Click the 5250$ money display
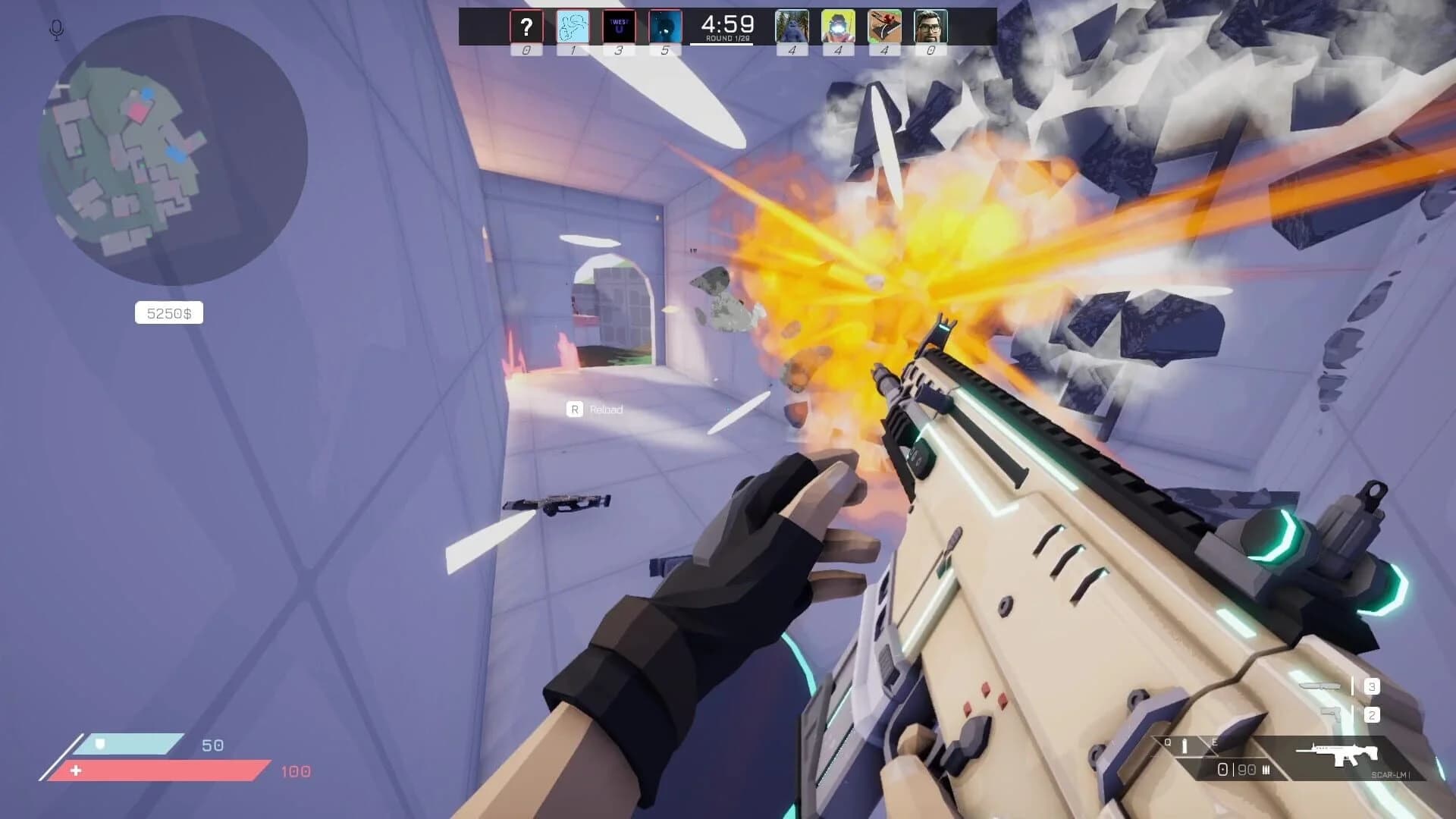 coord(168,312)
